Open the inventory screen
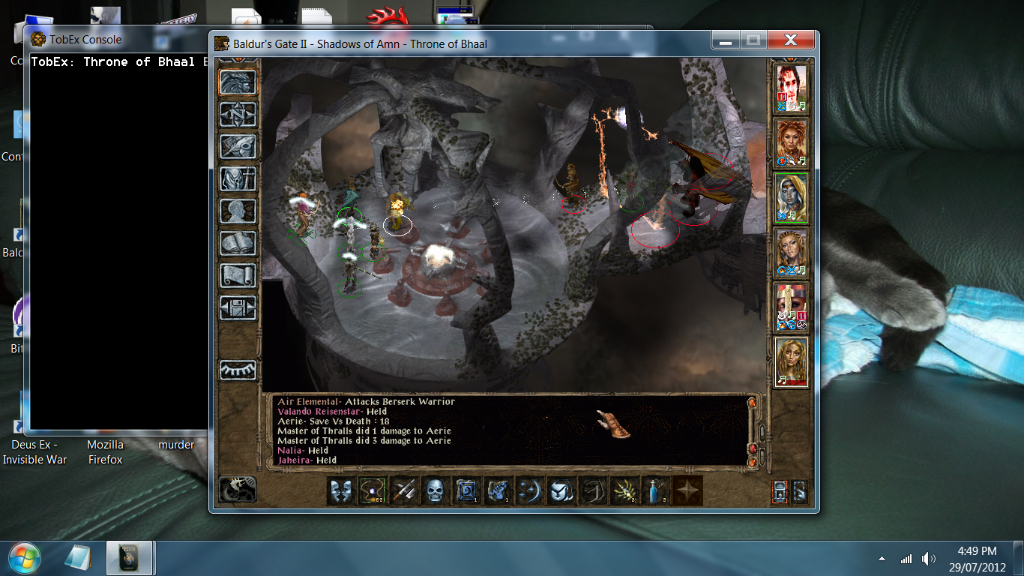 (x=237, y=179)
